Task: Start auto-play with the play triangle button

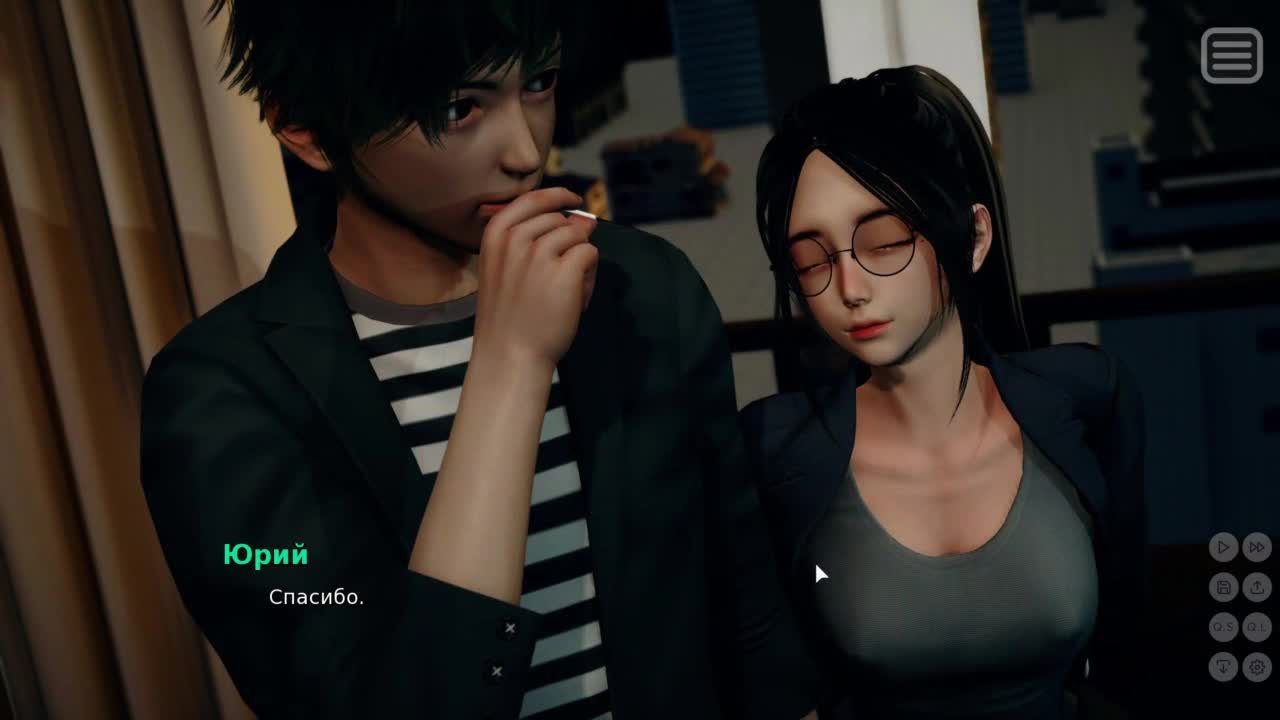Action: [x=1222, y=547]
